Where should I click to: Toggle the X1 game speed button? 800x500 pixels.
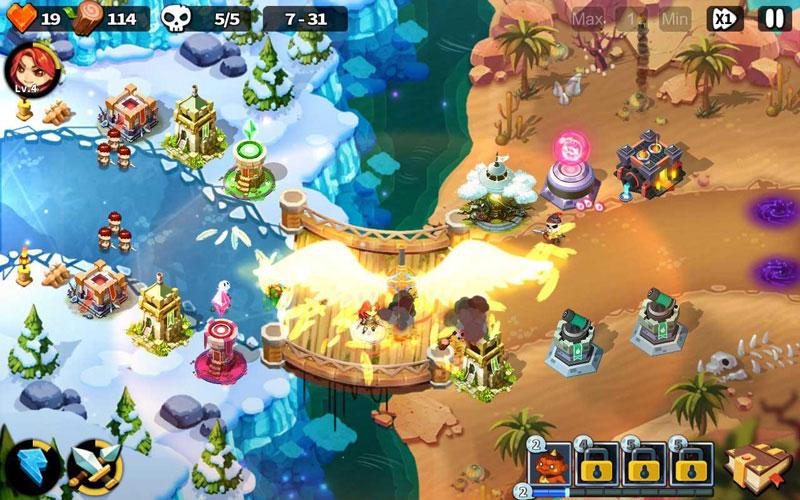(725, 18)
